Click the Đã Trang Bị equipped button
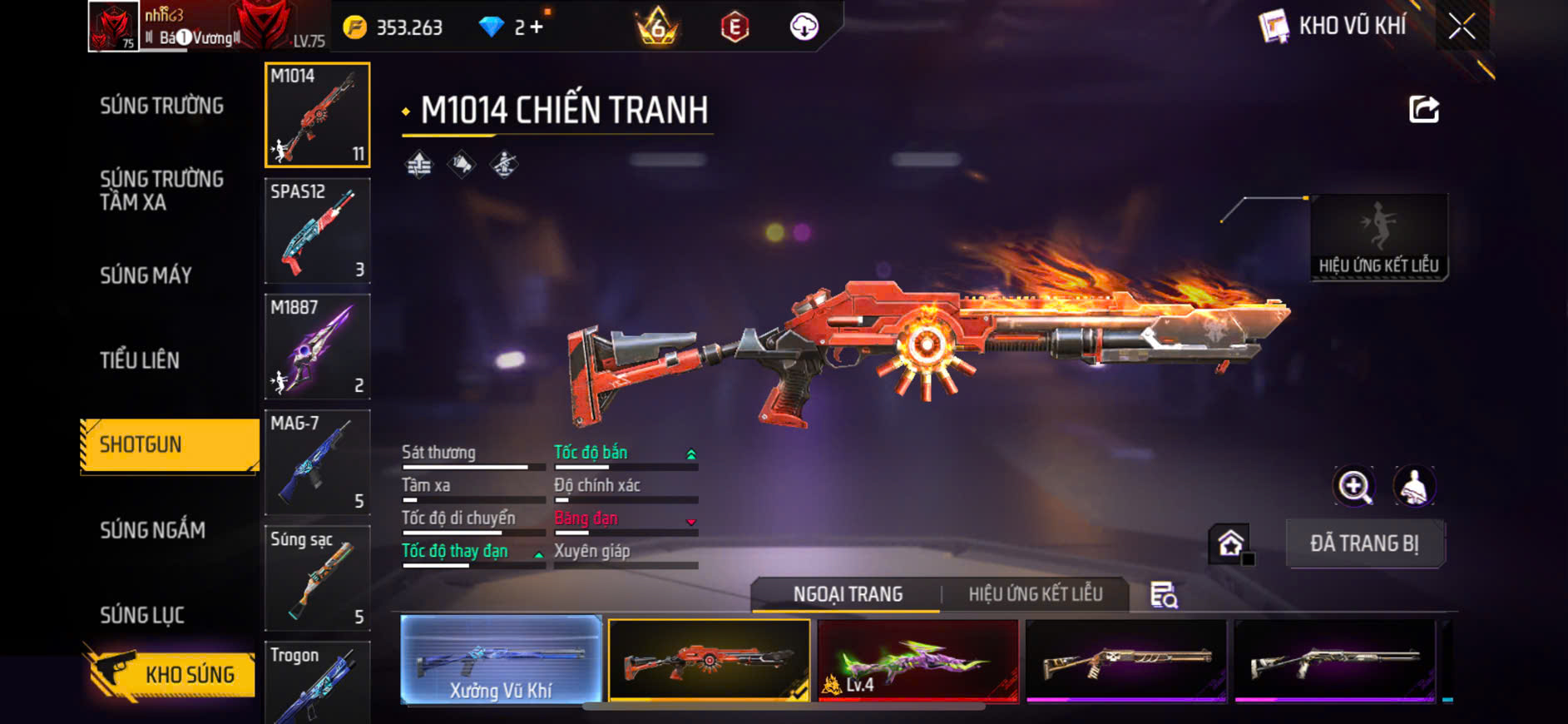The width and height of the screenshot is (1568, 724). click(1364, 543)
